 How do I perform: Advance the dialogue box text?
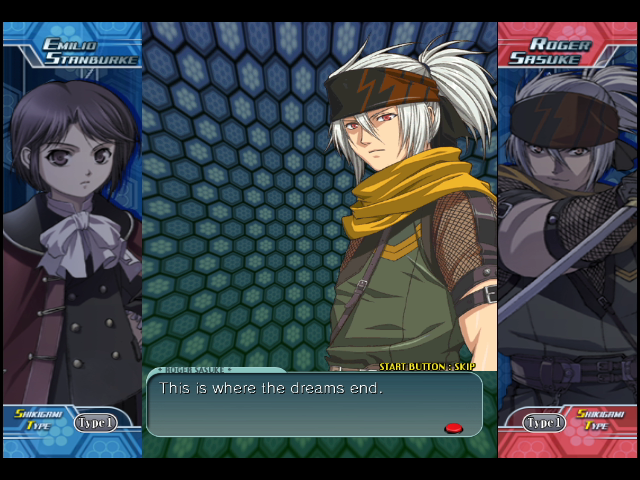click(x=314, y=404)
